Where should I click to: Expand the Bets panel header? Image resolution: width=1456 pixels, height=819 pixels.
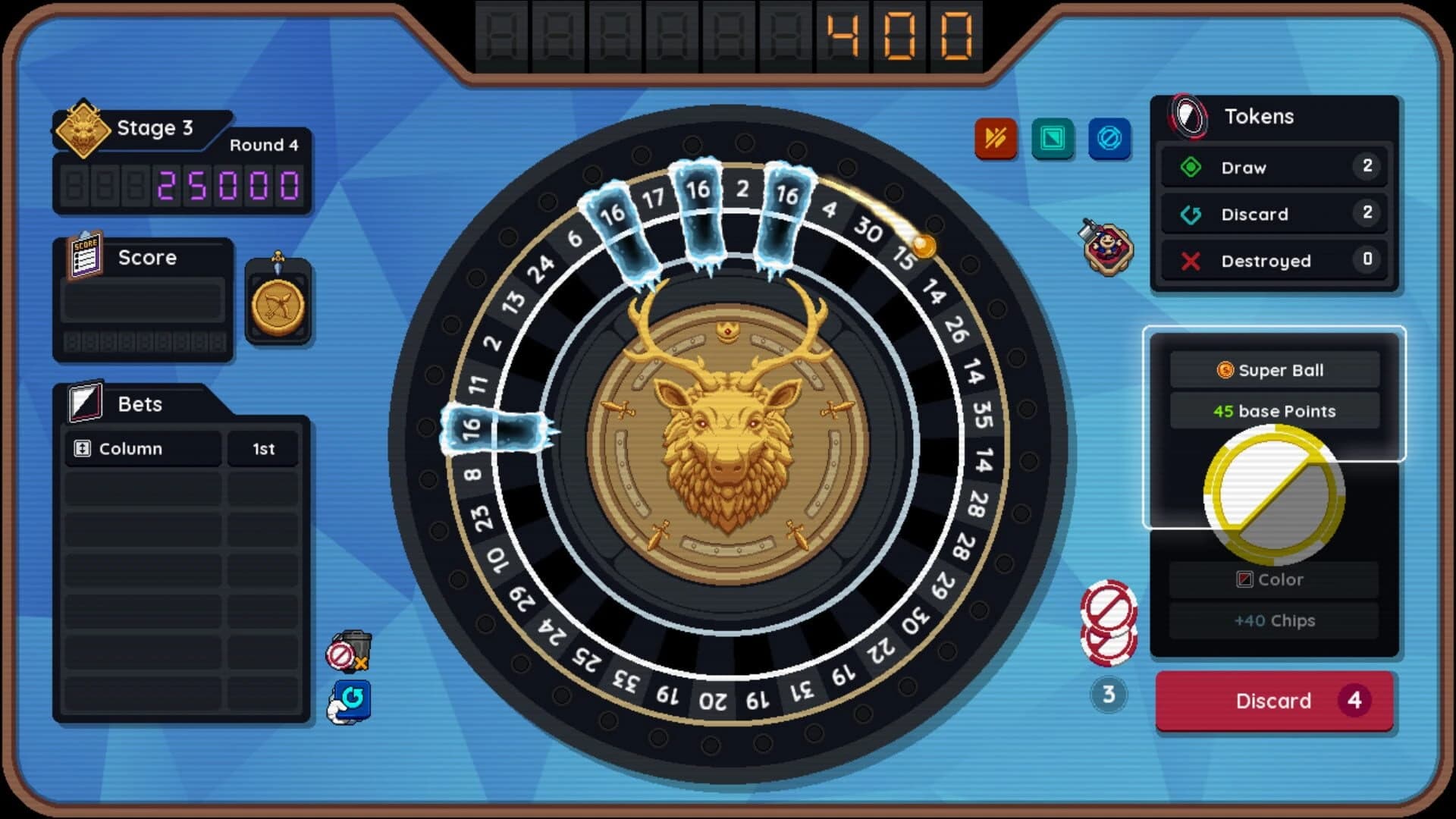click(x=140, y=403)
